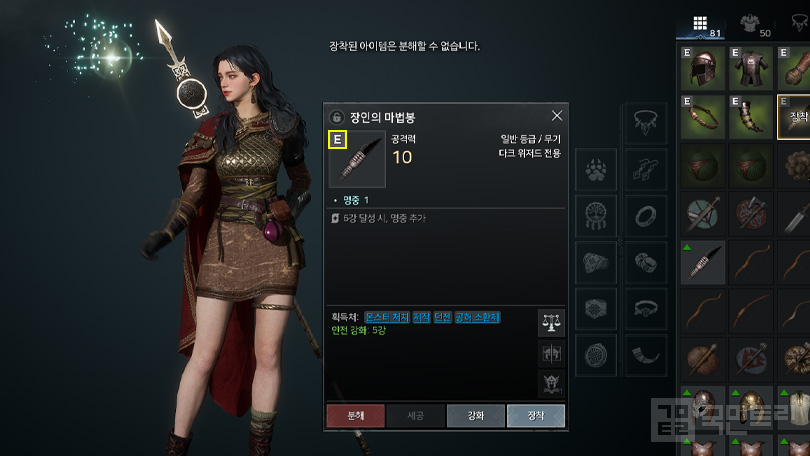Pick the wand item in the inventory grid

(702, 262)
